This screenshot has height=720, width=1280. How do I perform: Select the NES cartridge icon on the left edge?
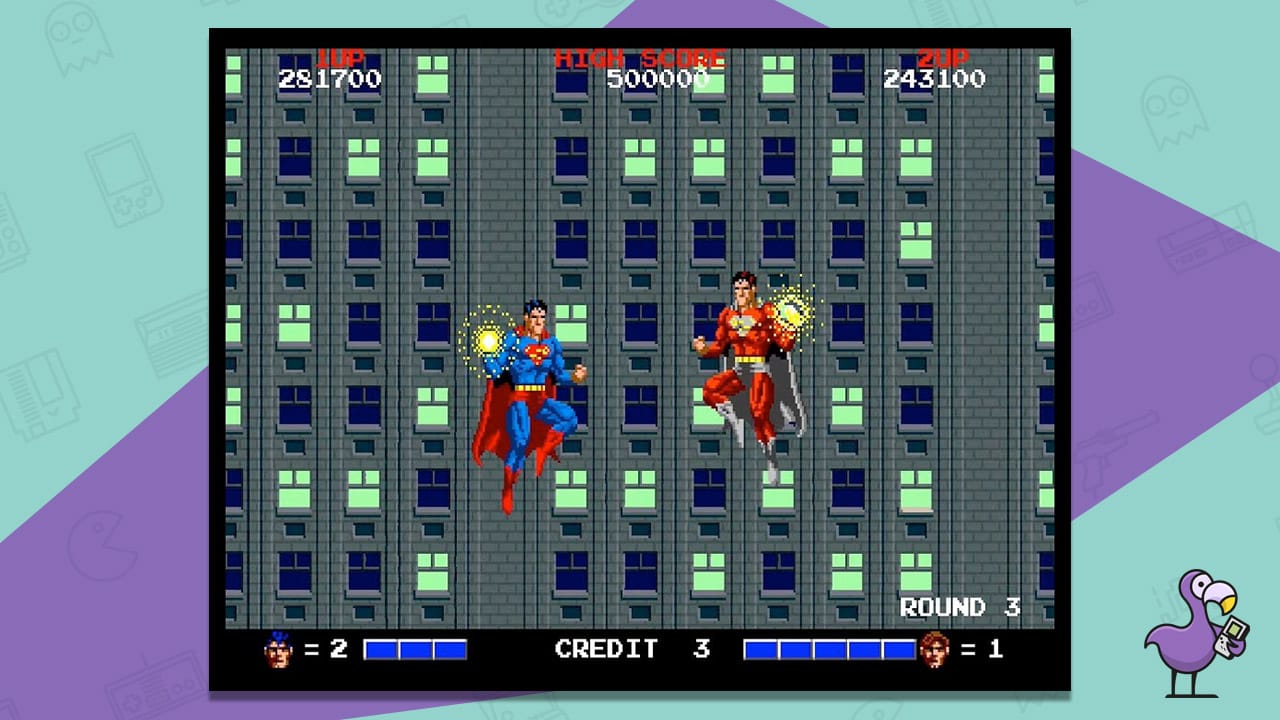point(40,395)
